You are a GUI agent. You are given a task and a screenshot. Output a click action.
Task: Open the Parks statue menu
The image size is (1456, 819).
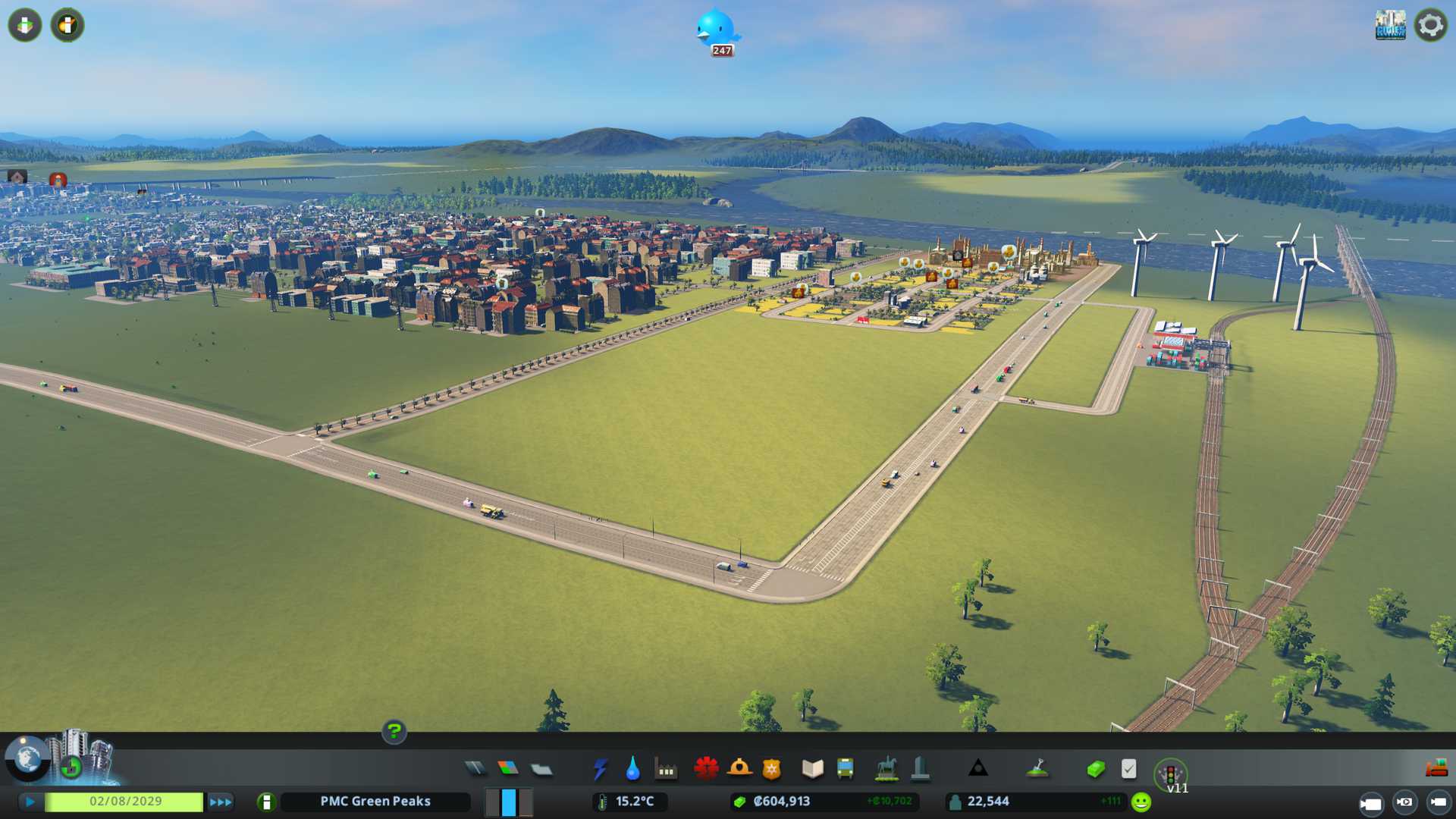point(886,769)
